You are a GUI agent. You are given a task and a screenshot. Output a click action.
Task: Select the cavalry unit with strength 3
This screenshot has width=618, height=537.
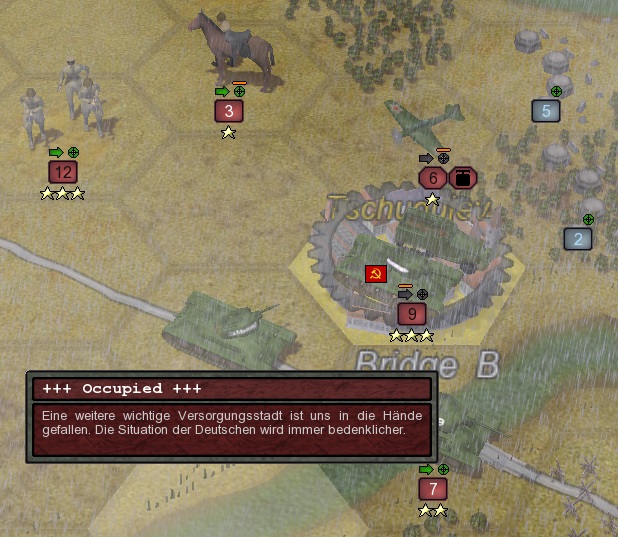pyautogui.click(x=229, y=111)
